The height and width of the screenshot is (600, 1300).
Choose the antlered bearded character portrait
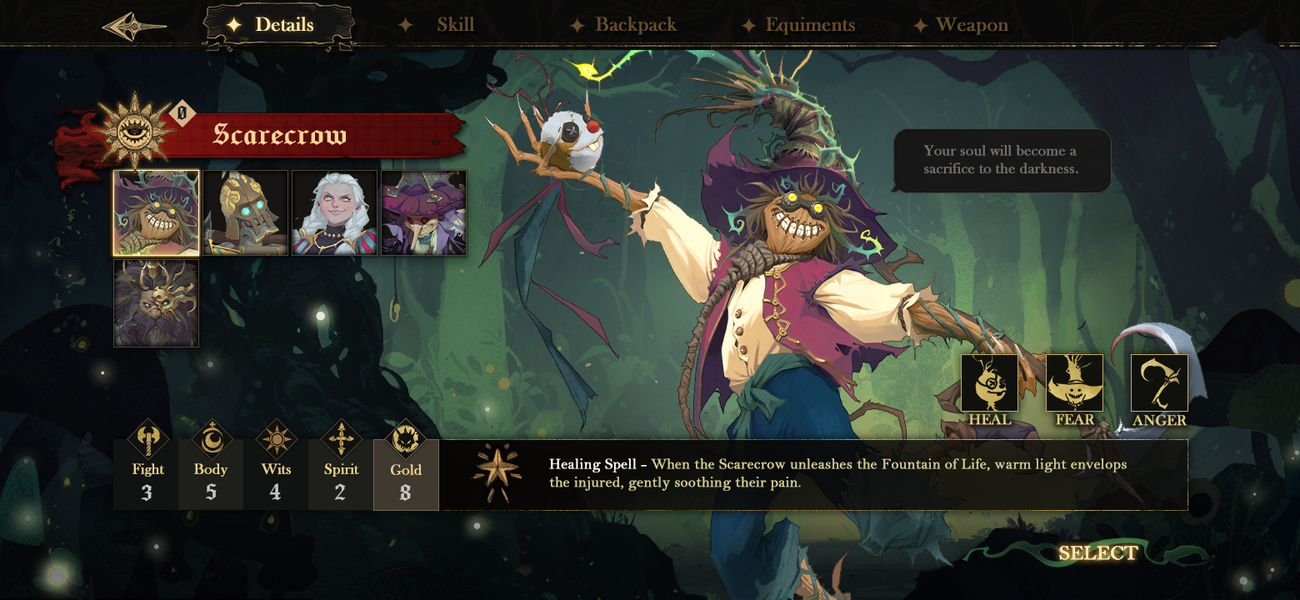pos(156,303)
